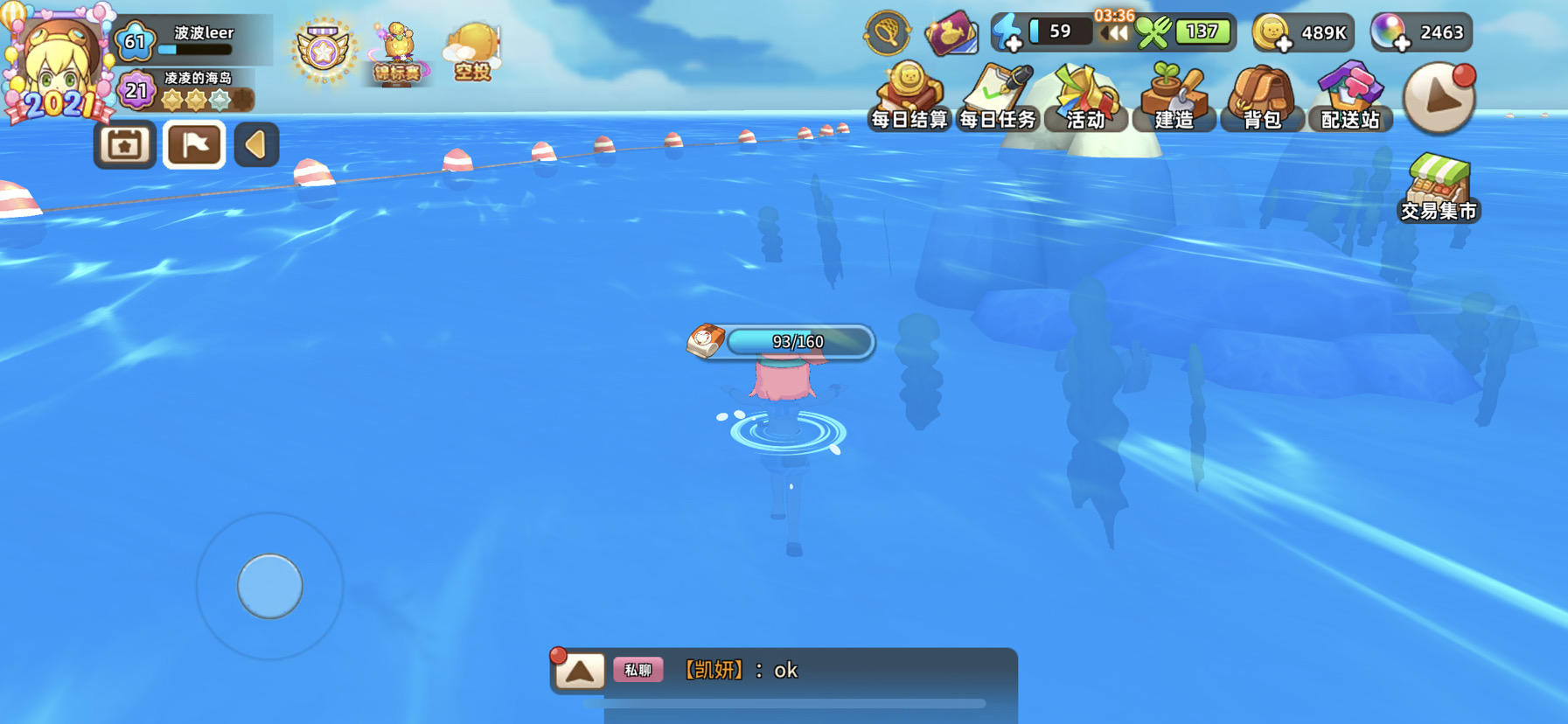
Task: Collapse the top-left quick menu with the arrow
Action: 254,144
